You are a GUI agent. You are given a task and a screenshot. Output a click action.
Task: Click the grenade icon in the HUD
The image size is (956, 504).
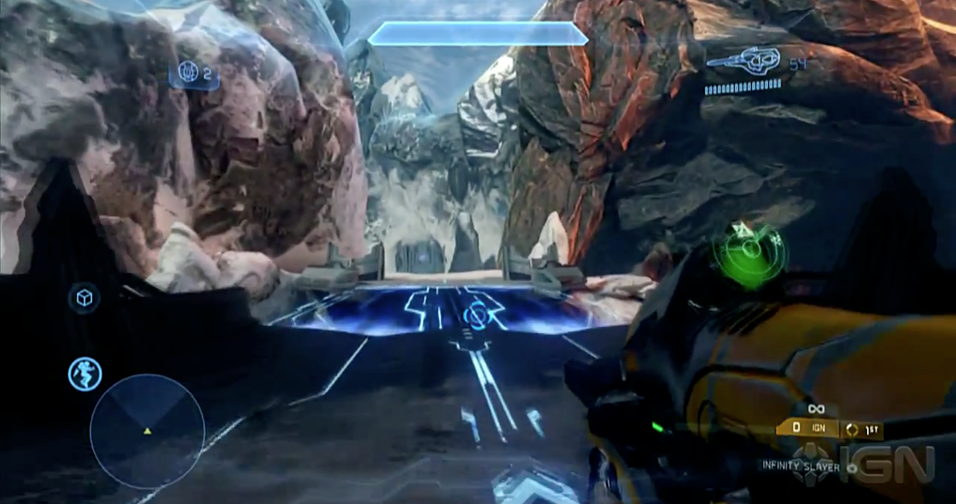pos(187,72)
